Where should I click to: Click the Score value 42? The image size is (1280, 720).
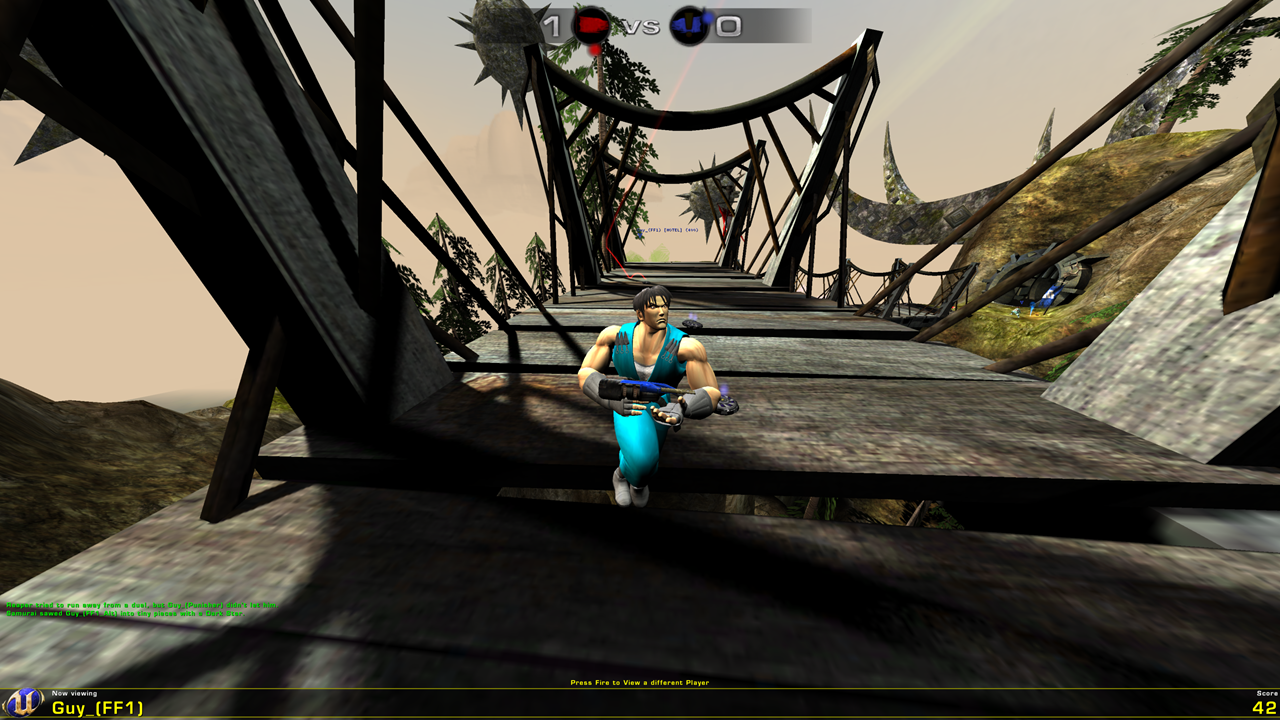click(1262, 708)
